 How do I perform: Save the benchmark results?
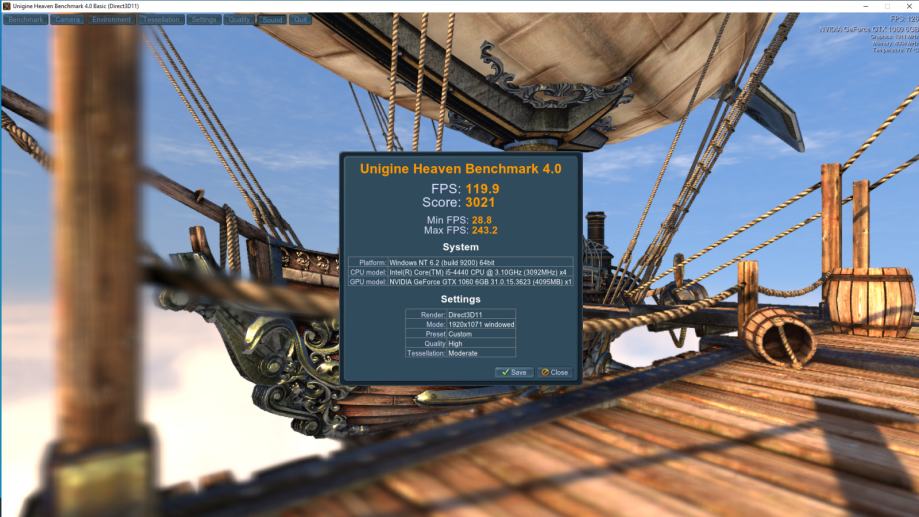point(514,372)
